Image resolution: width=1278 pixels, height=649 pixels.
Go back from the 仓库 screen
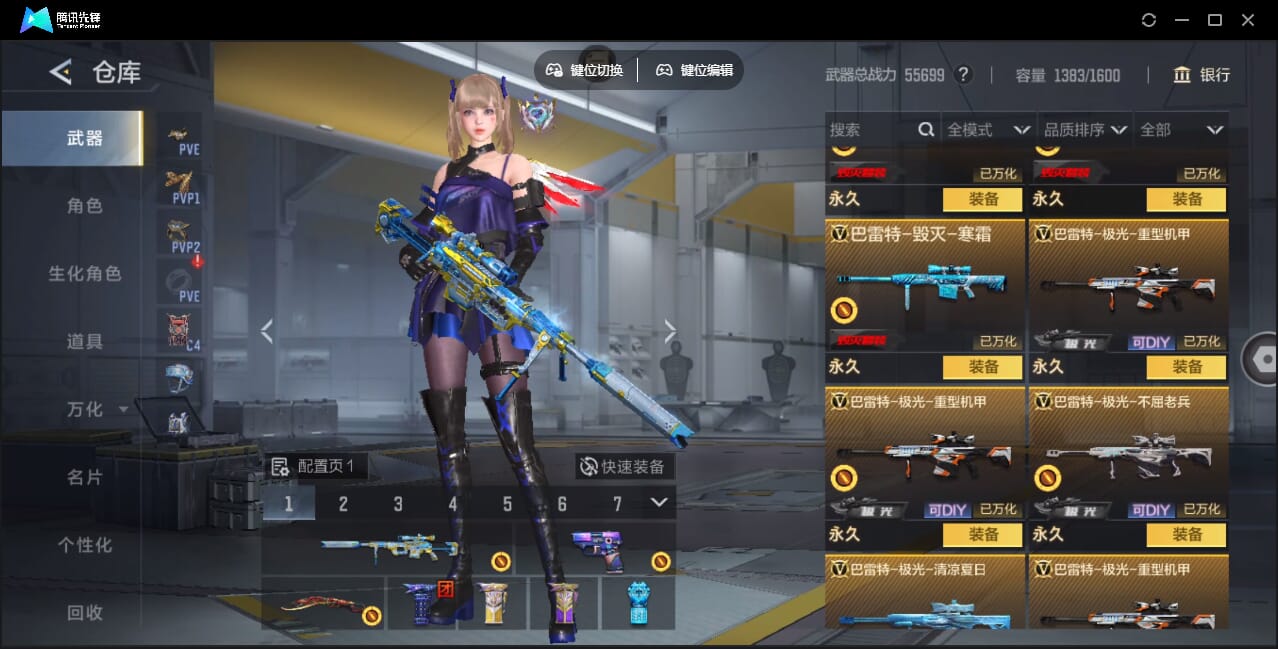[61, 72]
